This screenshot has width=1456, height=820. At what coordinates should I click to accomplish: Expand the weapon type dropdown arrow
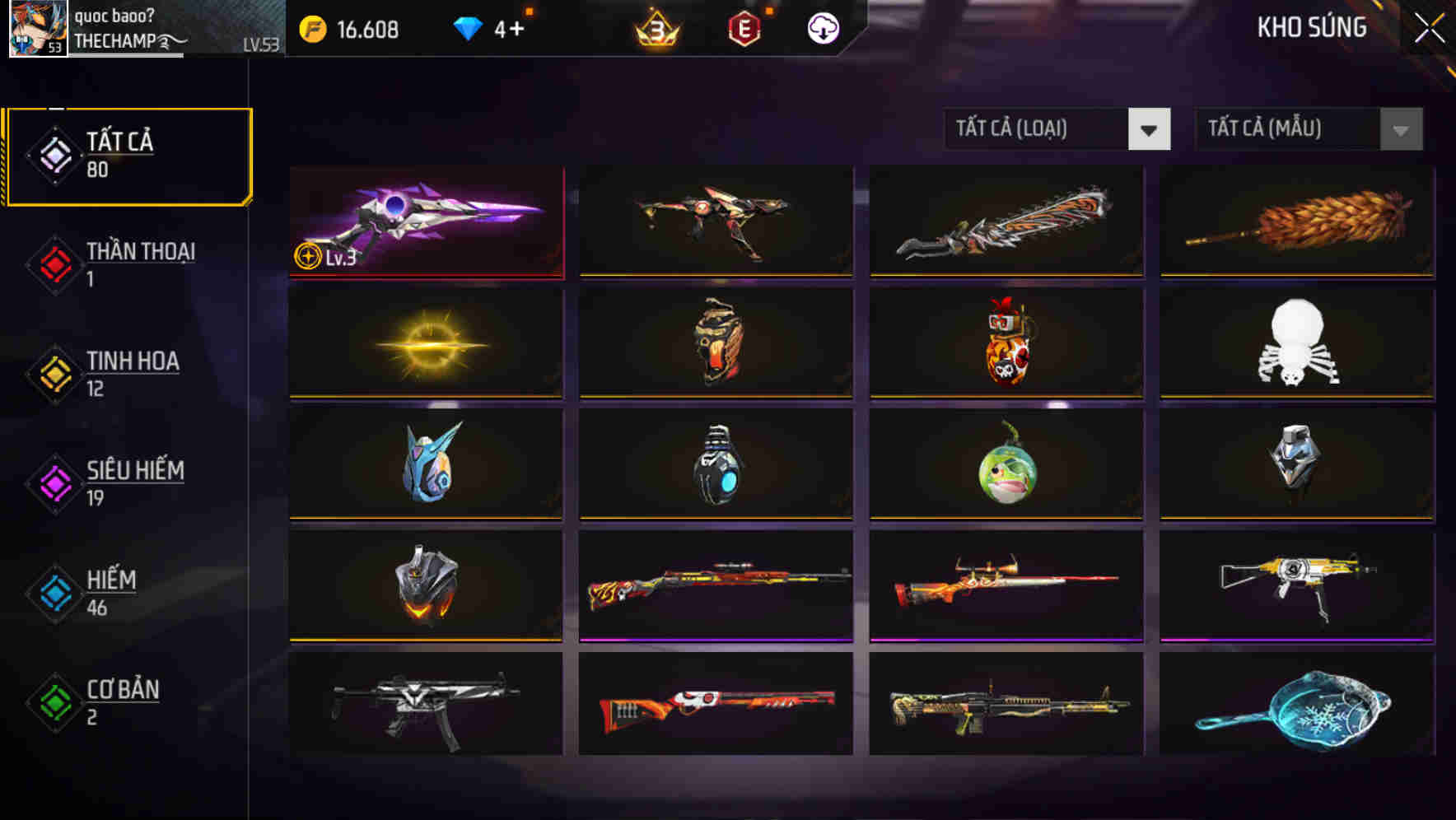coord(1150,129)
